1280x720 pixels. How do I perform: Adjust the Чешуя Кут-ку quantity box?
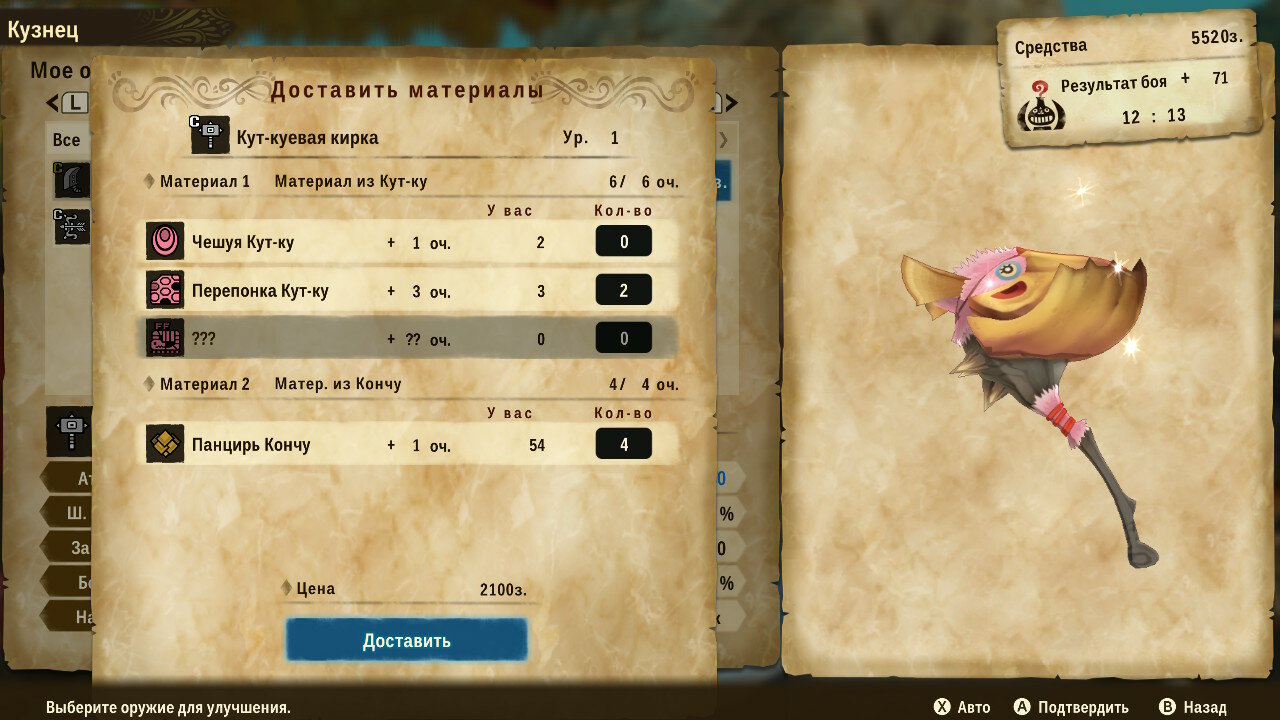tap(623, 241)
